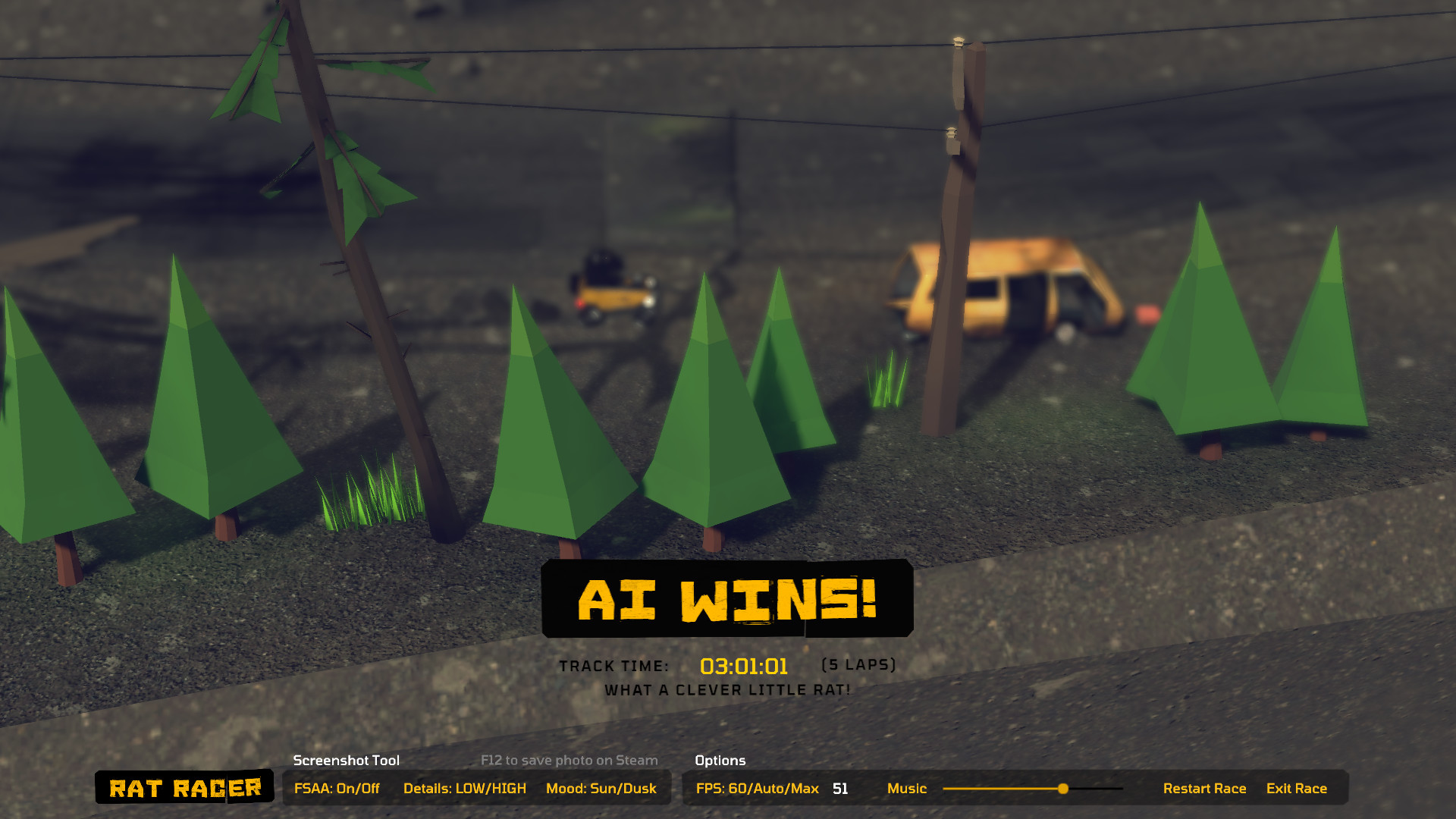Click the RAT RACER logo
Screen dimensions: 1456x819
click(184, 789)
